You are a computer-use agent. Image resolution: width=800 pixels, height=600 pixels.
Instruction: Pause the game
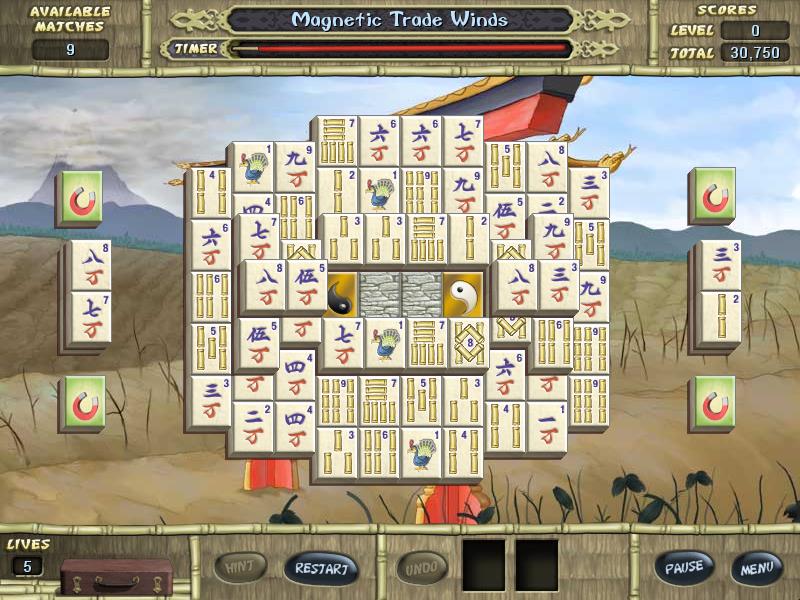pos(685,567)
